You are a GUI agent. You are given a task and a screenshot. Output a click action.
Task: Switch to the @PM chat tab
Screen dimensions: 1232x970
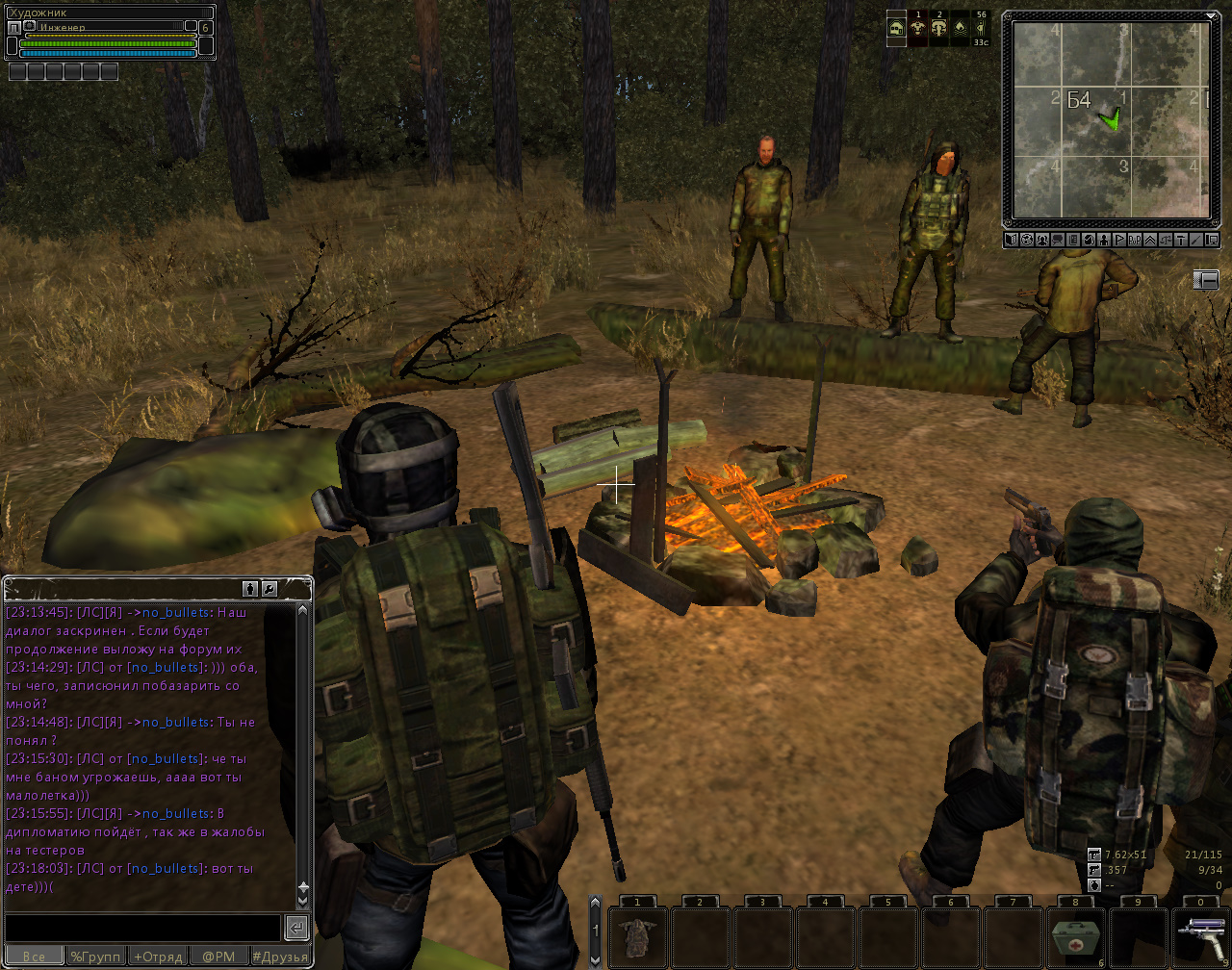[218, 957]
